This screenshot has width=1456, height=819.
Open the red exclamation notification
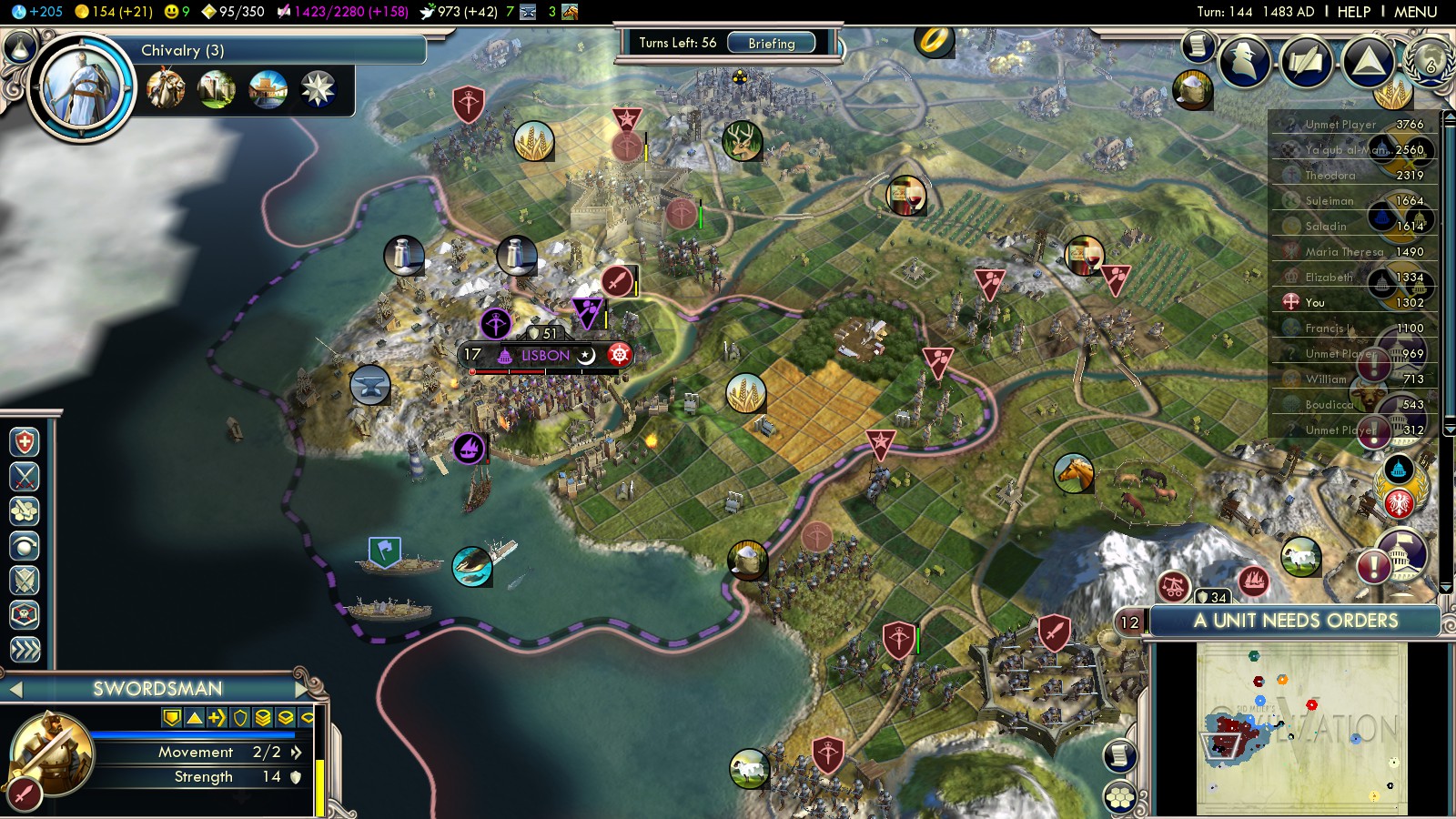(x=1373, y=567)
